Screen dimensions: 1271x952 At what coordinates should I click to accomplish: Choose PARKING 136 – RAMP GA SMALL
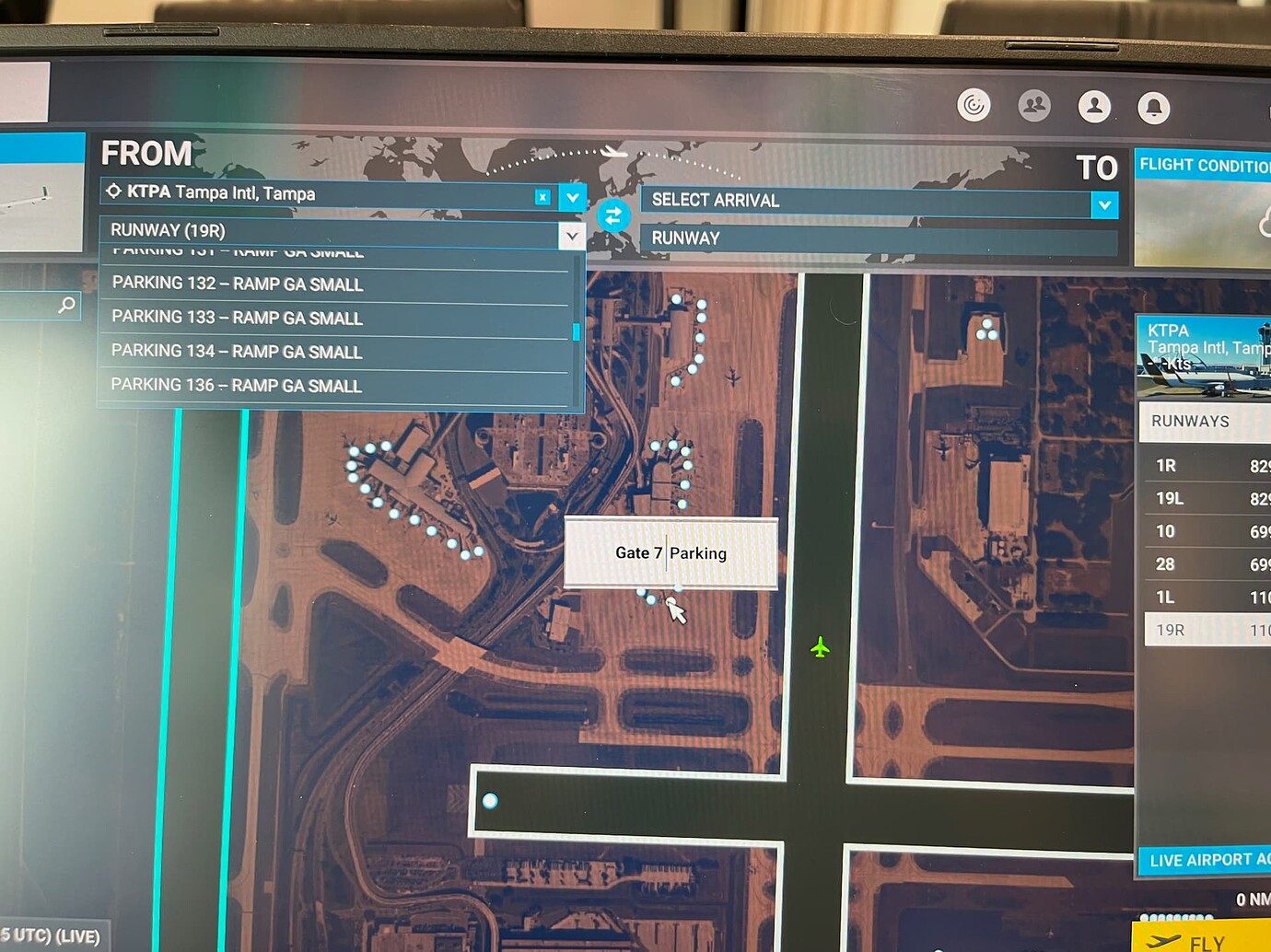pyautogui.click(x=236, y=385)
